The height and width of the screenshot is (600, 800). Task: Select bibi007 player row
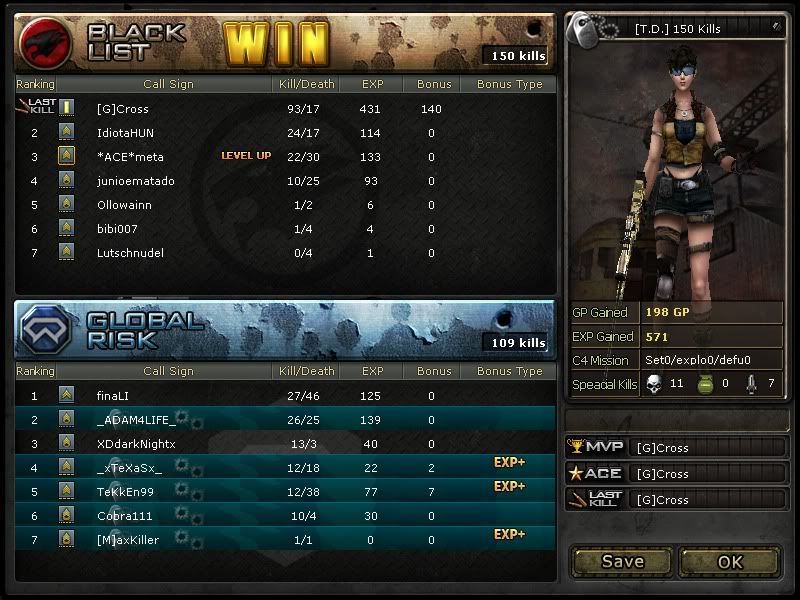(118, 229)
